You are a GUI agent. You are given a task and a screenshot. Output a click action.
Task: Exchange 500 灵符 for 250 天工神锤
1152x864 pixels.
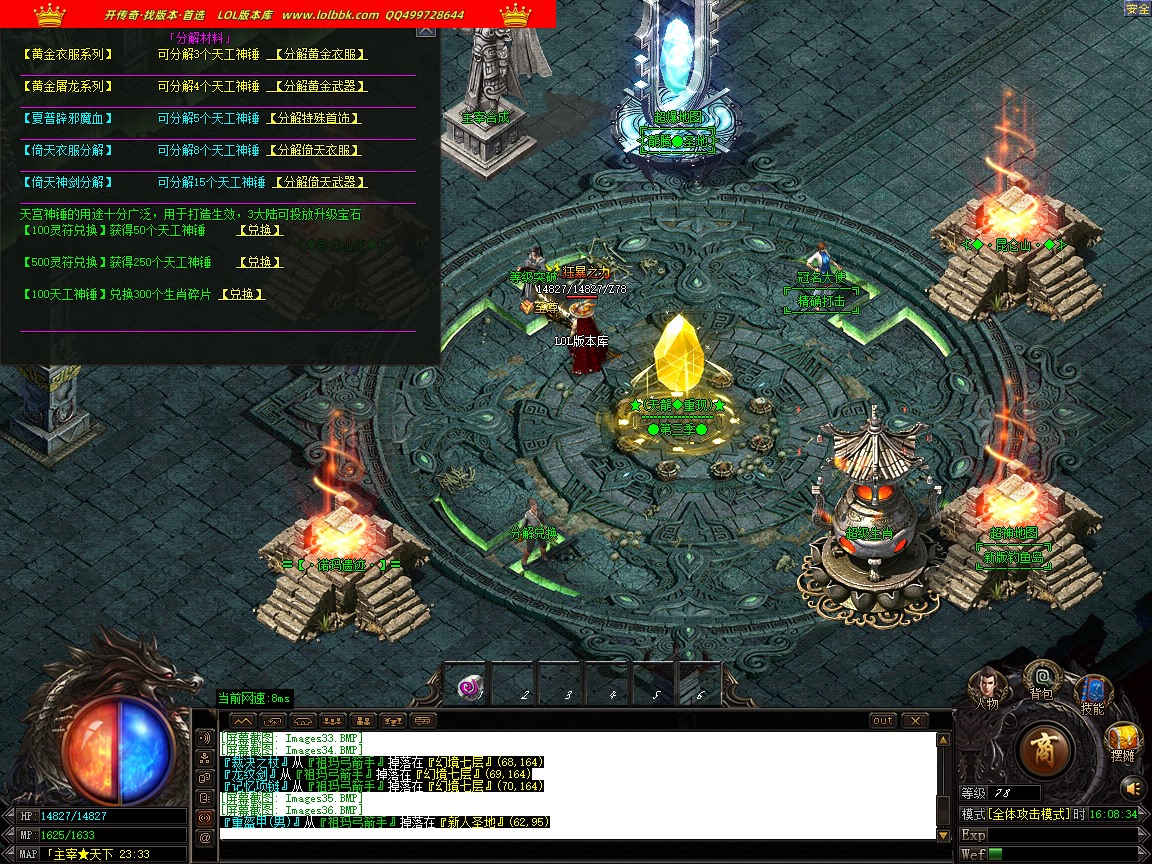(x=259, y=263)
